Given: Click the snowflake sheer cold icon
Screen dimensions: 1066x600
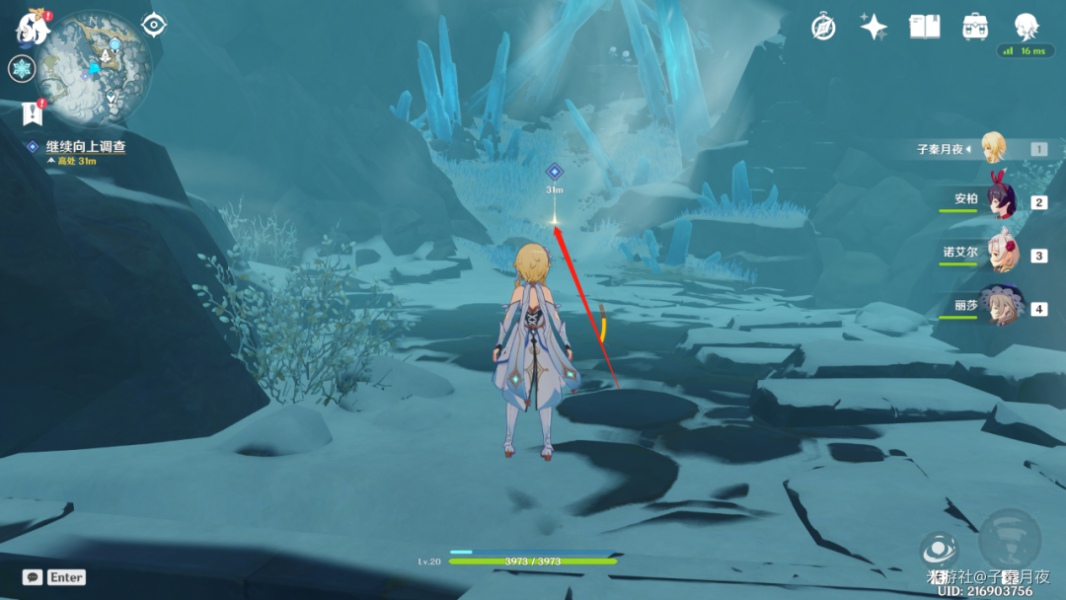Looking at the screenshot, I should (22, 69).
